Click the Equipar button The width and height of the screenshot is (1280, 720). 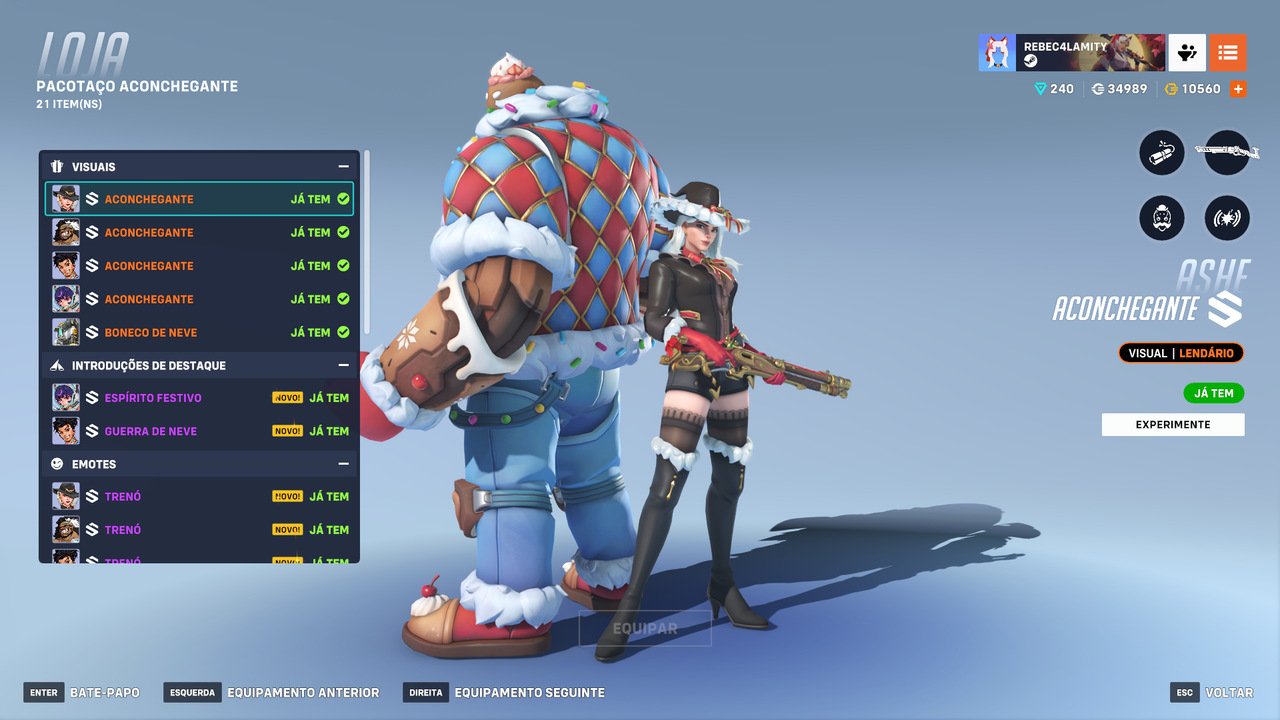click(x=645, y=629)
